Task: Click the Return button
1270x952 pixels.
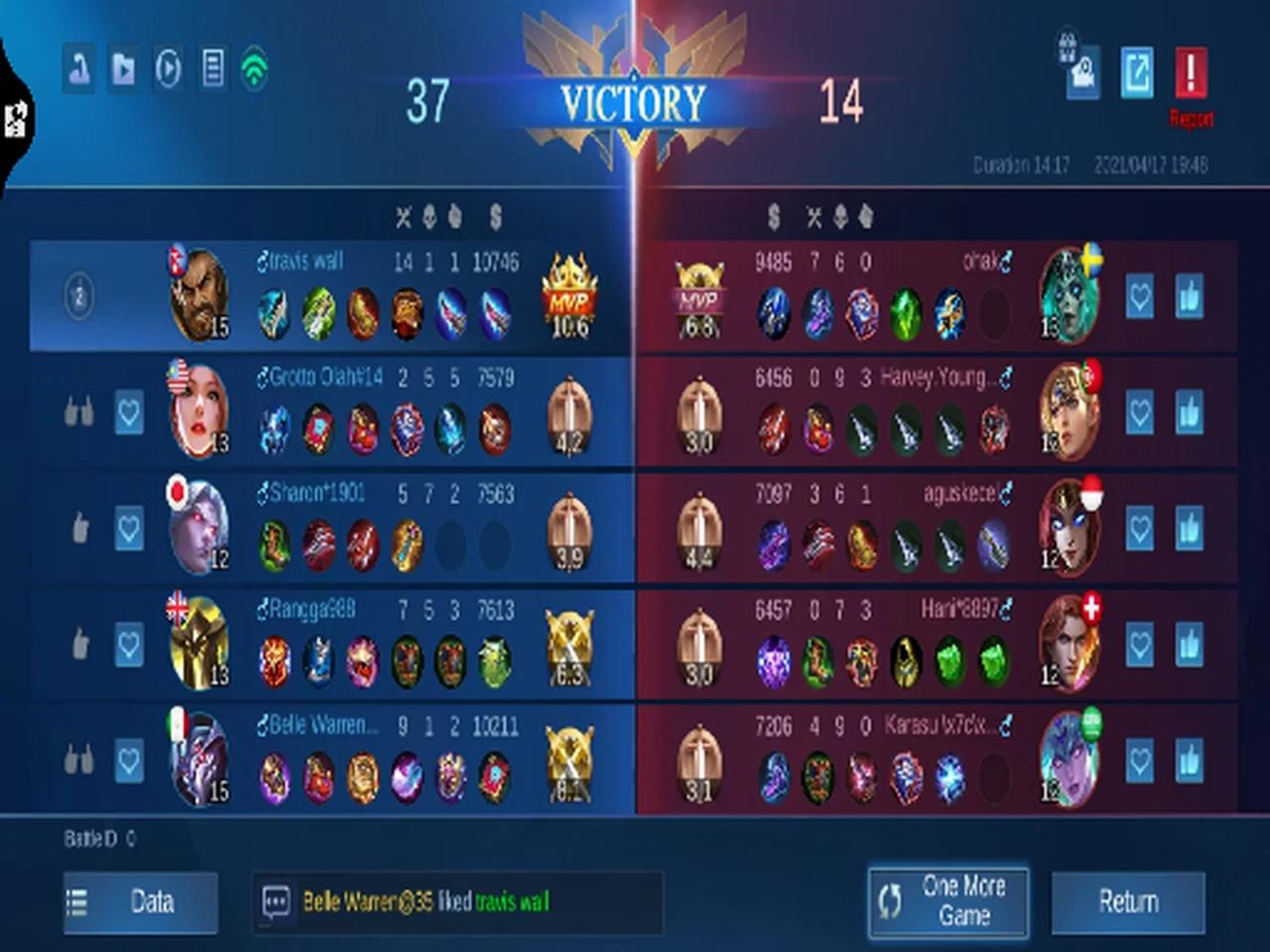Action: (1128, 902)
